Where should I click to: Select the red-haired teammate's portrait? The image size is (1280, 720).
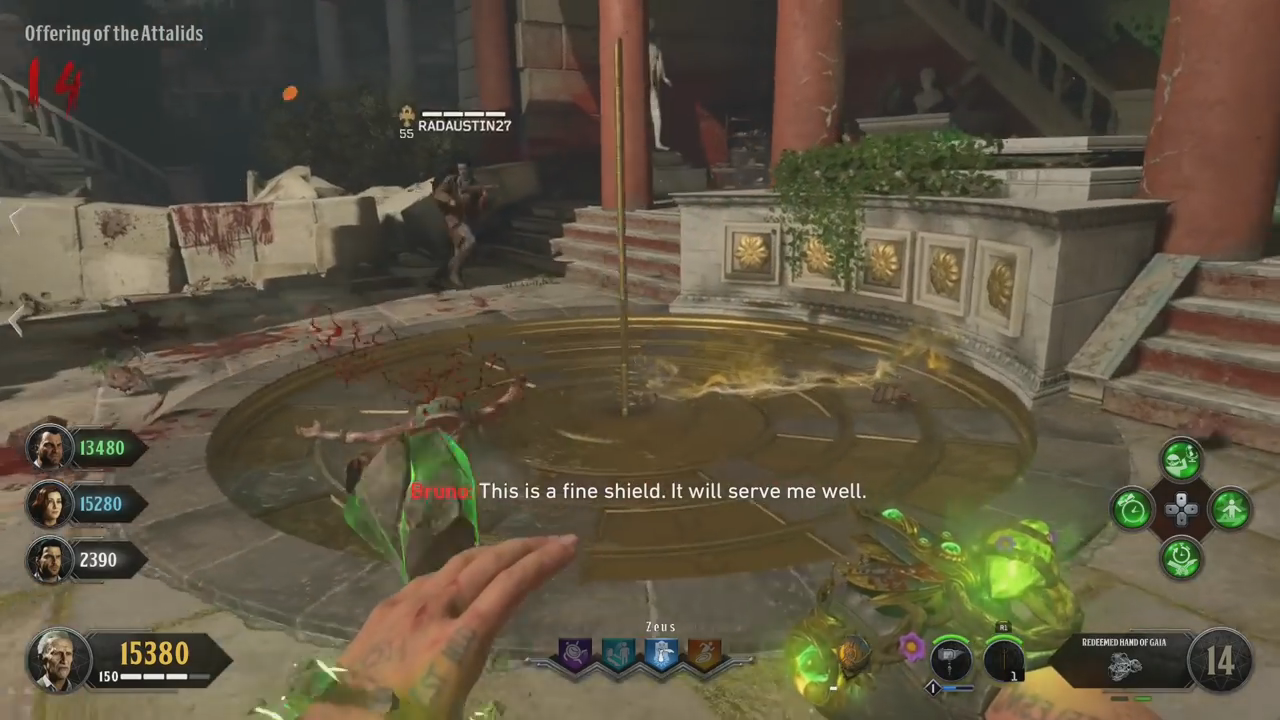pos(48,504)
